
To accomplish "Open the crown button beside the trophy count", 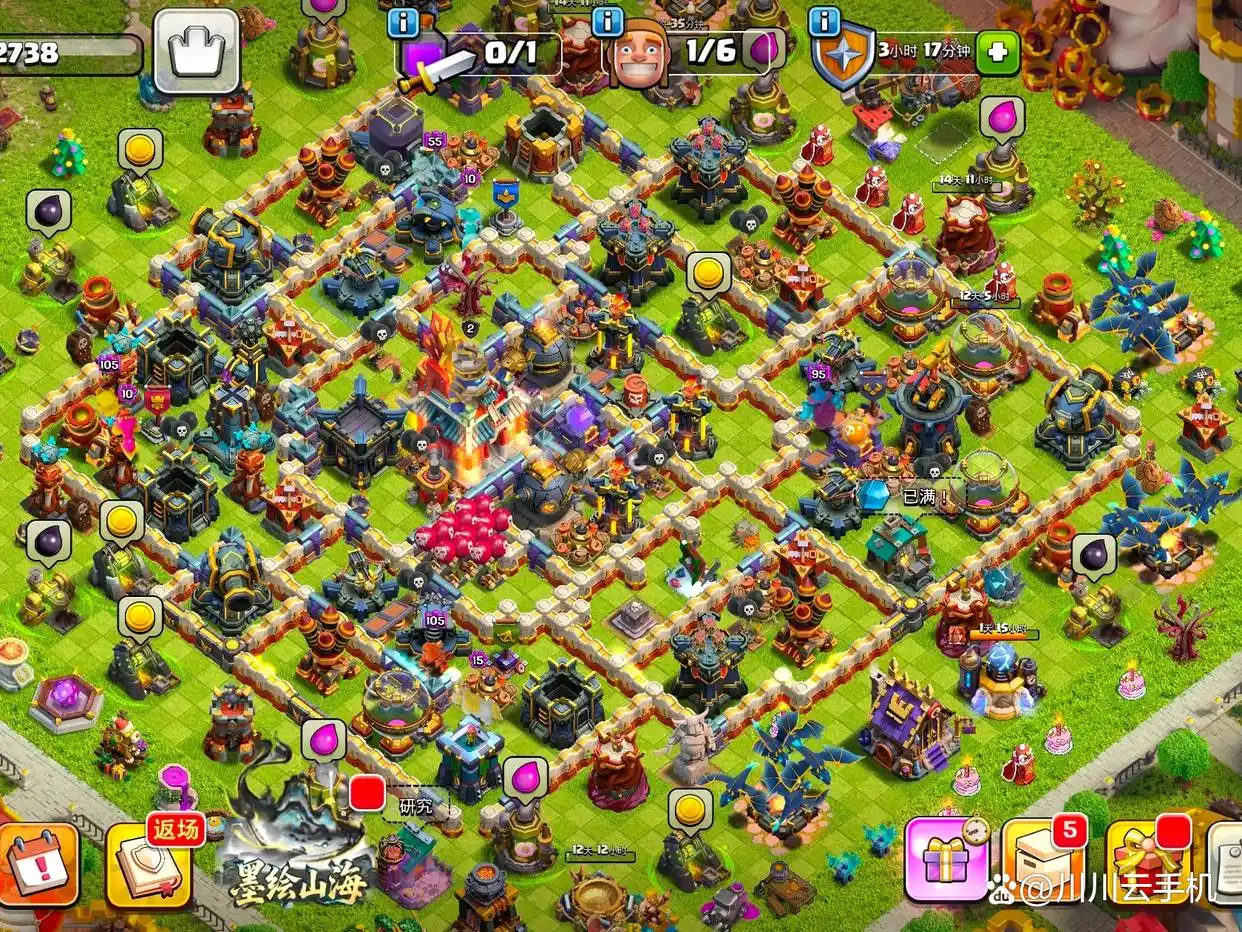I will pyautogui.click(x=196, y=52).
